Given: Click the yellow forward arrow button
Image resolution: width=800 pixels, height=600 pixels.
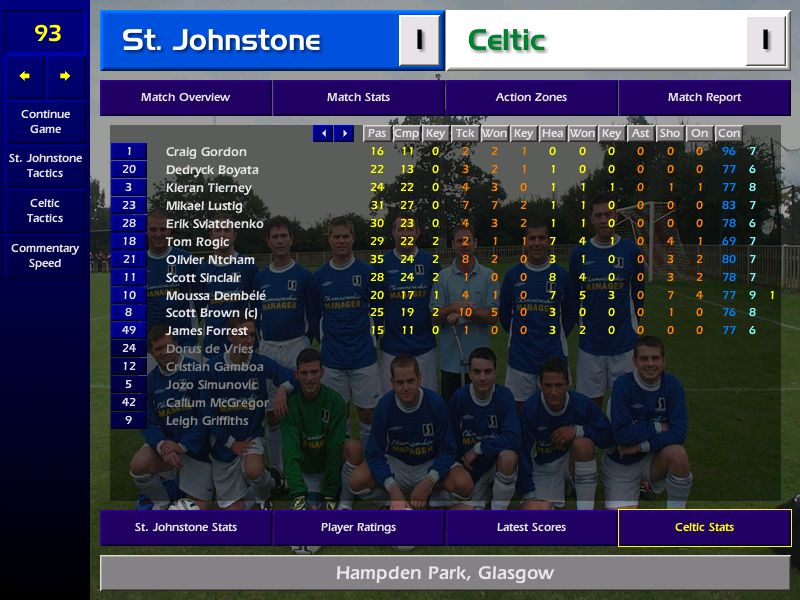Looking at the screenshot, I should coord(65,76).
